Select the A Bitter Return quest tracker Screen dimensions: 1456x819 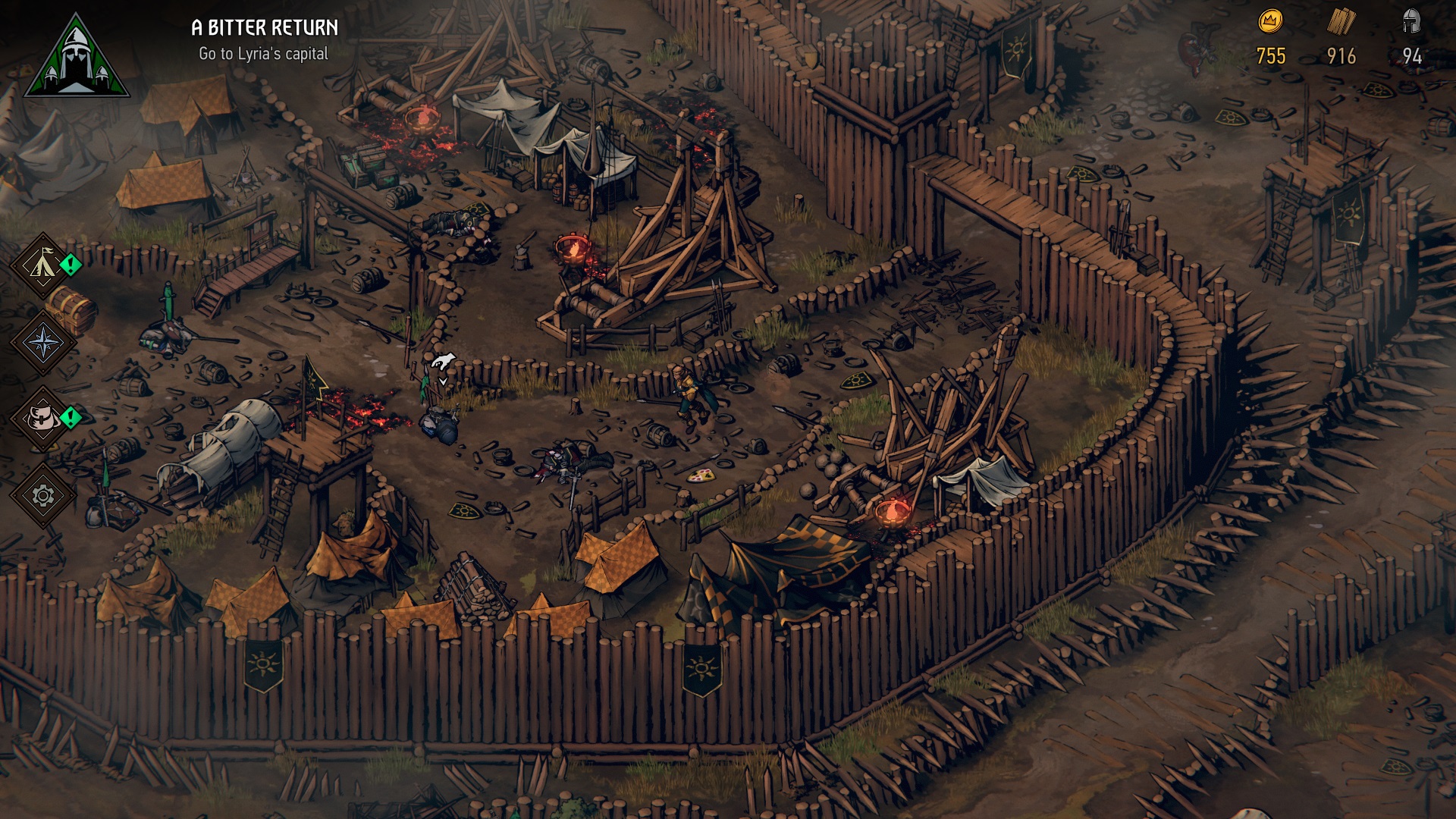pos(264,39)
